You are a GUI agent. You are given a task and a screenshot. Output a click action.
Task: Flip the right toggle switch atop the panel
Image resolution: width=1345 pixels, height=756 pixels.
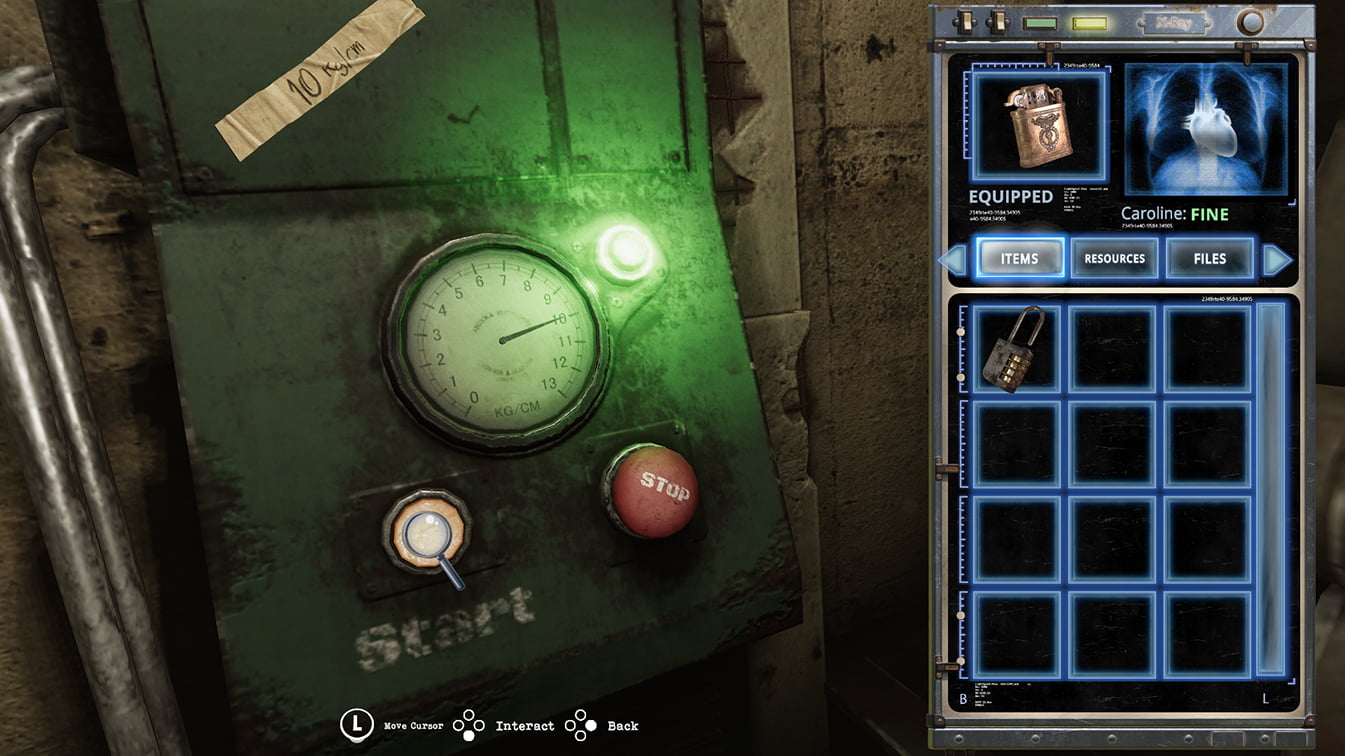[1000, 22]
